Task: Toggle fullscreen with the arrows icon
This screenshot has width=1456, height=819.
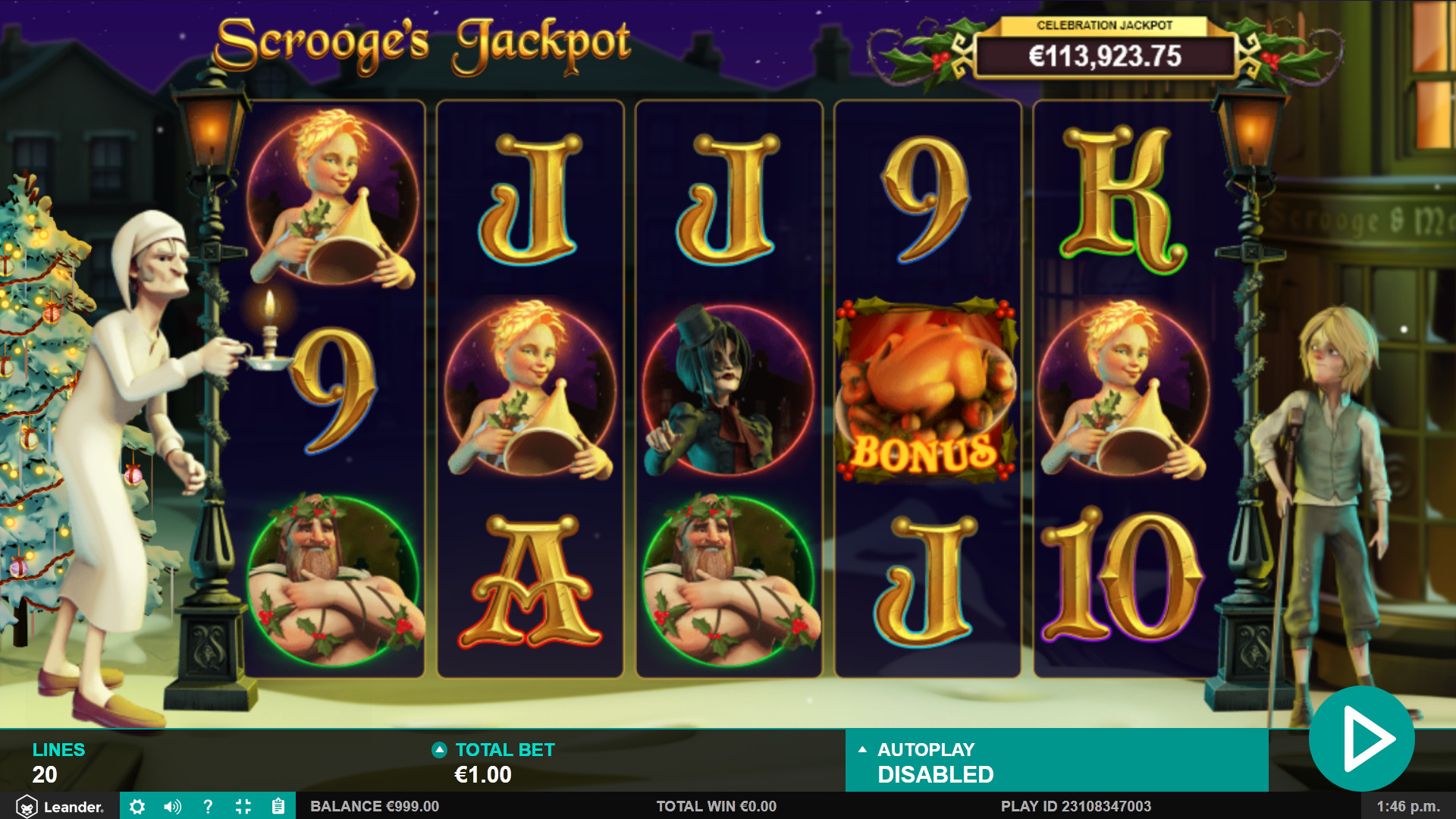Action: pyautogui.click(x=243, y=806)
